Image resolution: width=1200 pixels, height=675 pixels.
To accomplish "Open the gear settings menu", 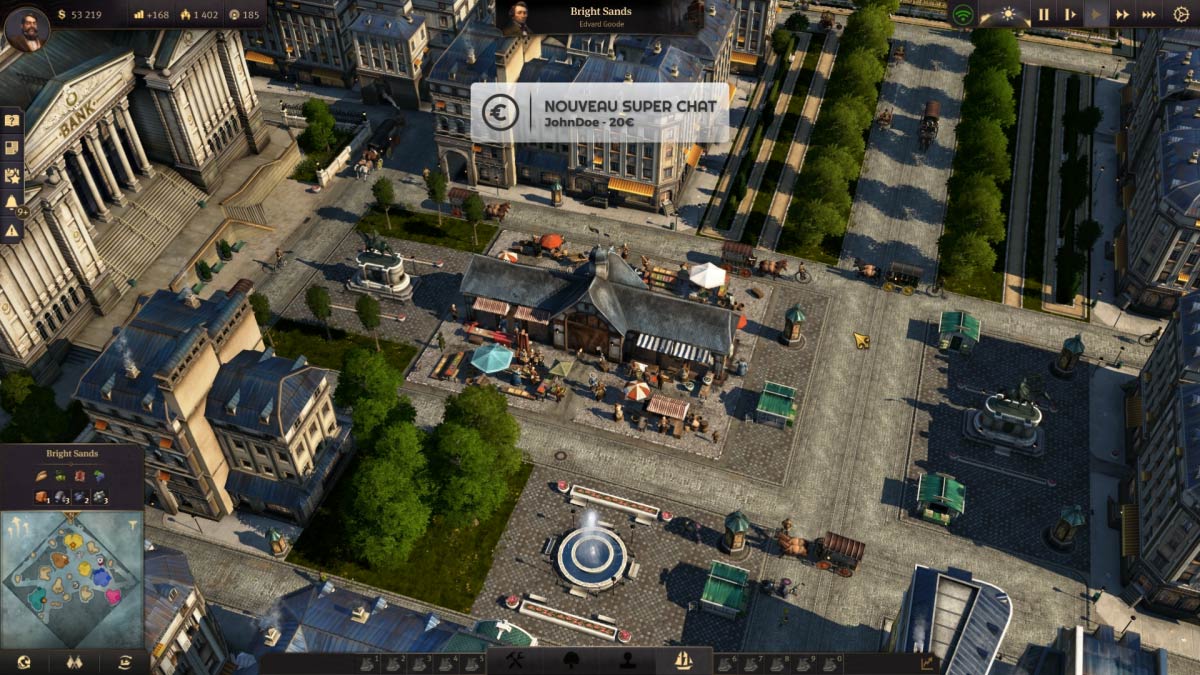I will pyautogui.click(x=1182, y=15).
